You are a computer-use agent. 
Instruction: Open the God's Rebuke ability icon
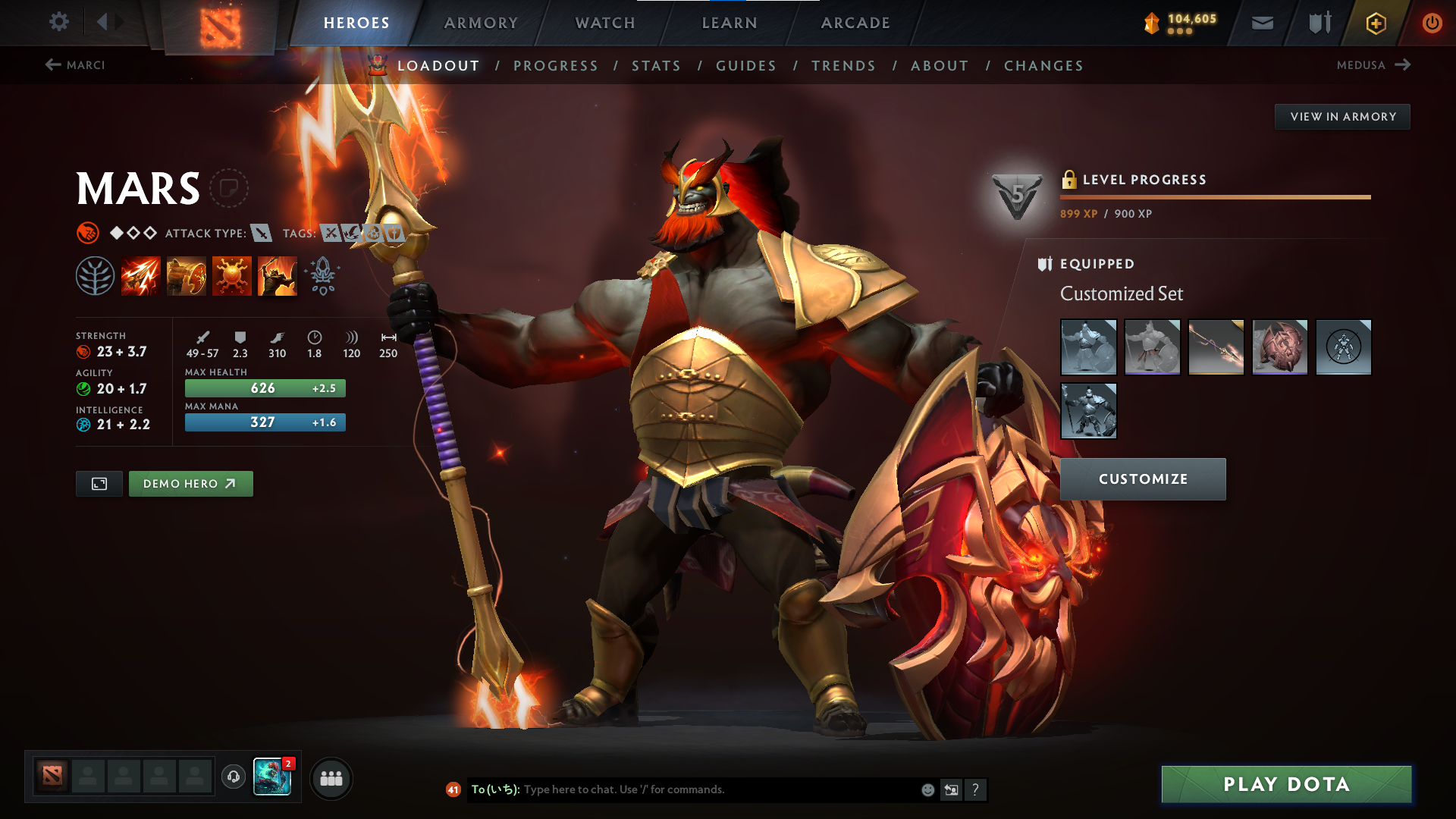[x=187, y=275]
